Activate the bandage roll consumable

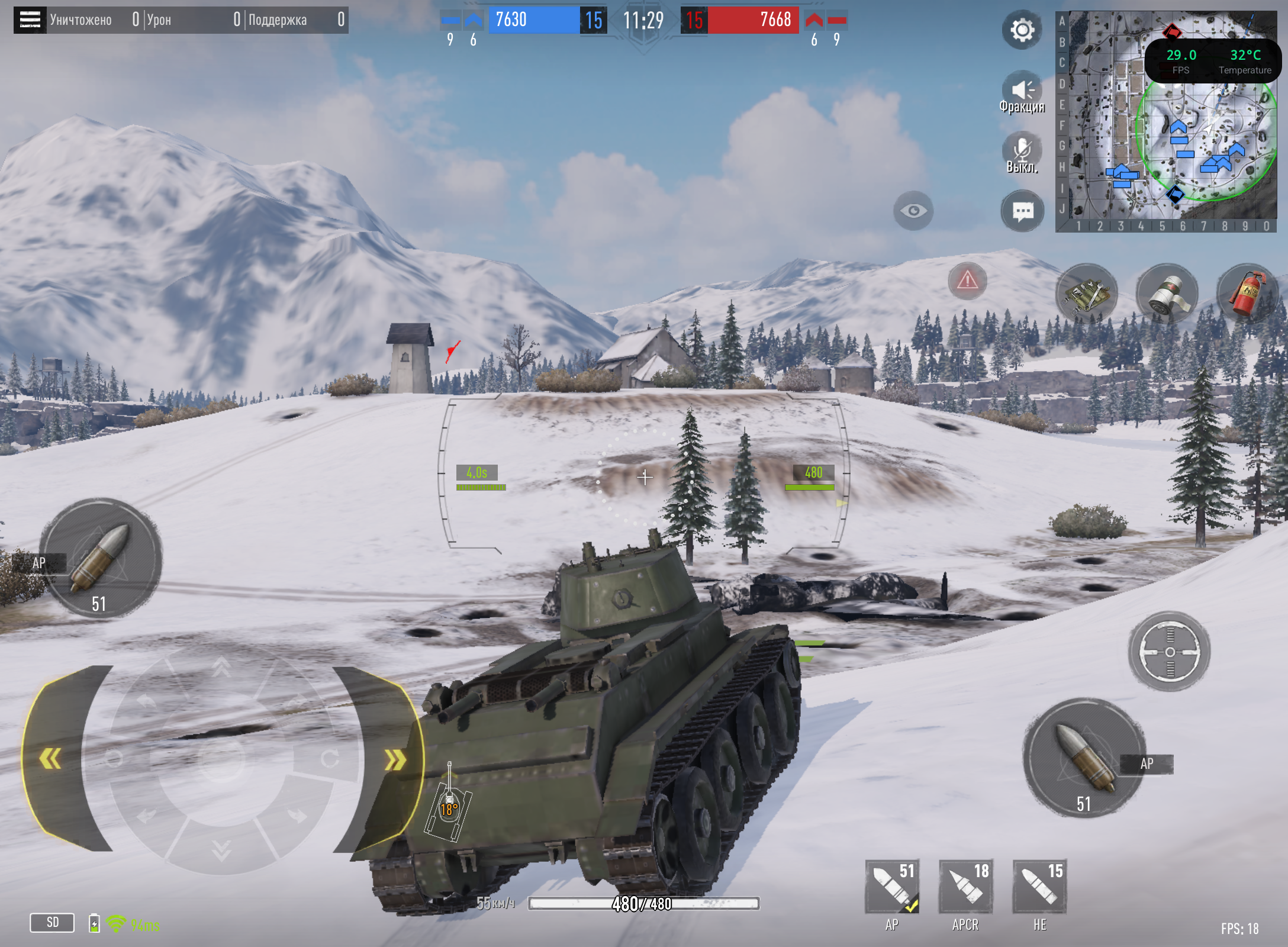click(1167, 294)
